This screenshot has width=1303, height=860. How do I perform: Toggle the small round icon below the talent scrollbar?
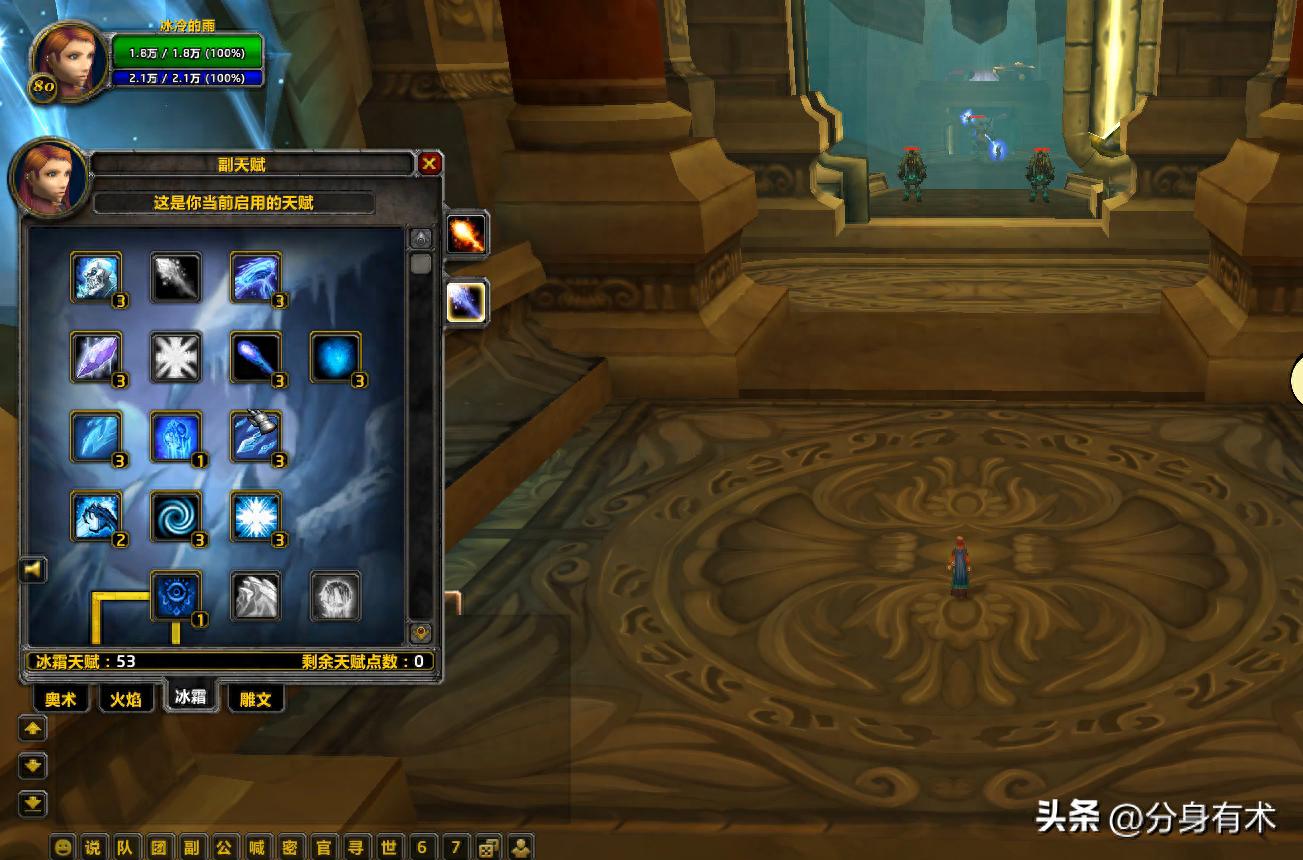point(420,632)
